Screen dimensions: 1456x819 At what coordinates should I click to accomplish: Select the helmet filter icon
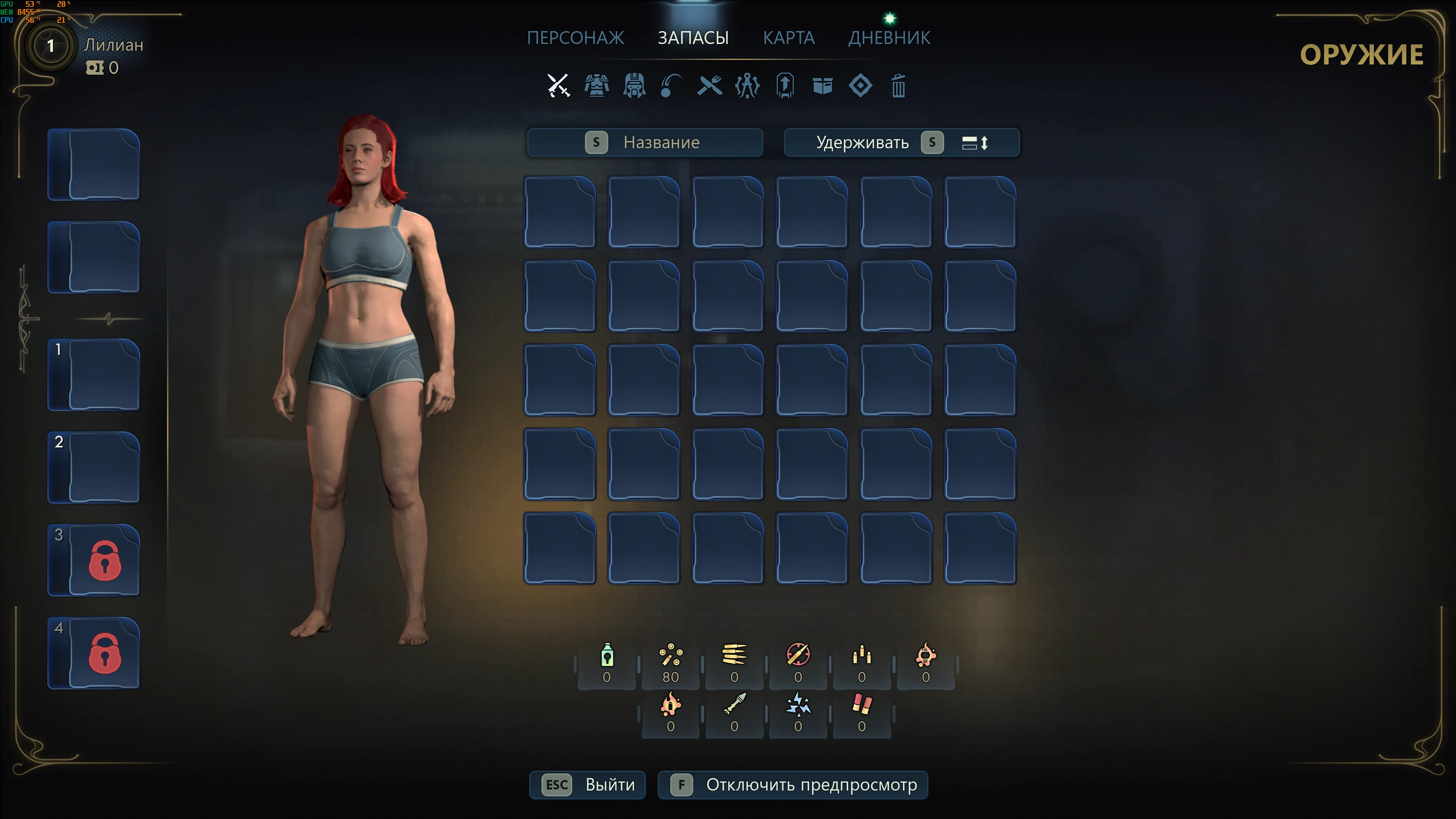tap(634, 86)
